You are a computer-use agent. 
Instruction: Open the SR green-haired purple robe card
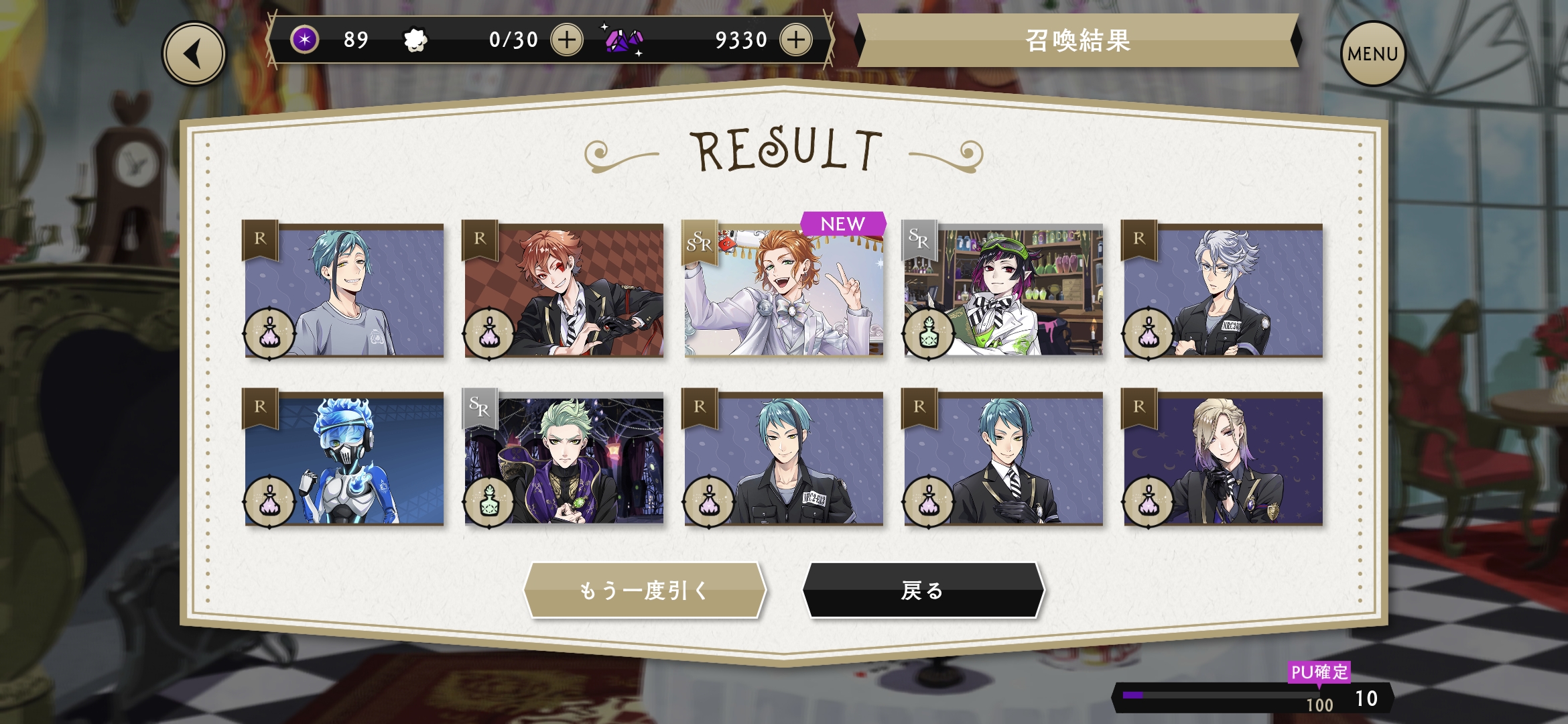pos(564,459)
